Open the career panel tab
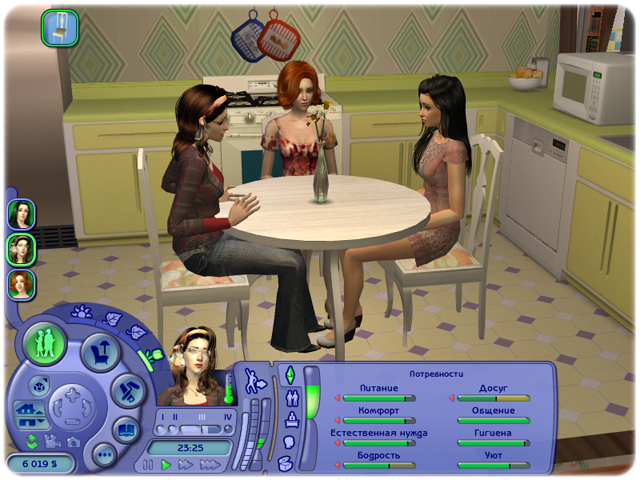Image resolution: width=640 pixels, height=480 pixels. (290, 420)
